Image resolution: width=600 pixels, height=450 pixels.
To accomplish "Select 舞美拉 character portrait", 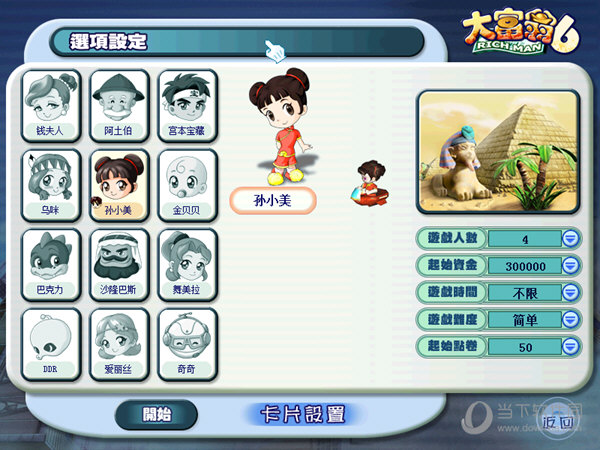I will [187, 264].
